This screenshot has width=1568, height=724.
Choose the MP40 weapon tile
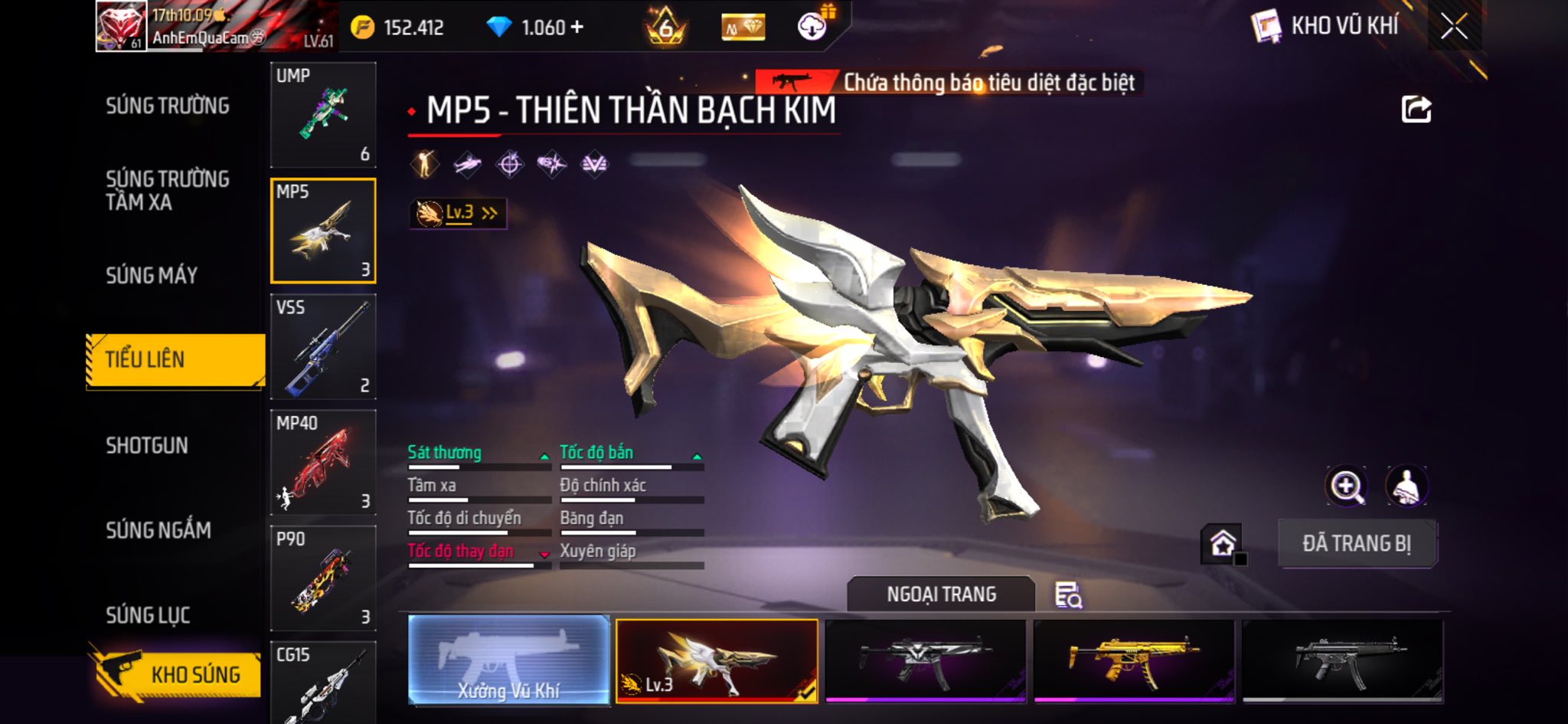[x=323, y=463]
